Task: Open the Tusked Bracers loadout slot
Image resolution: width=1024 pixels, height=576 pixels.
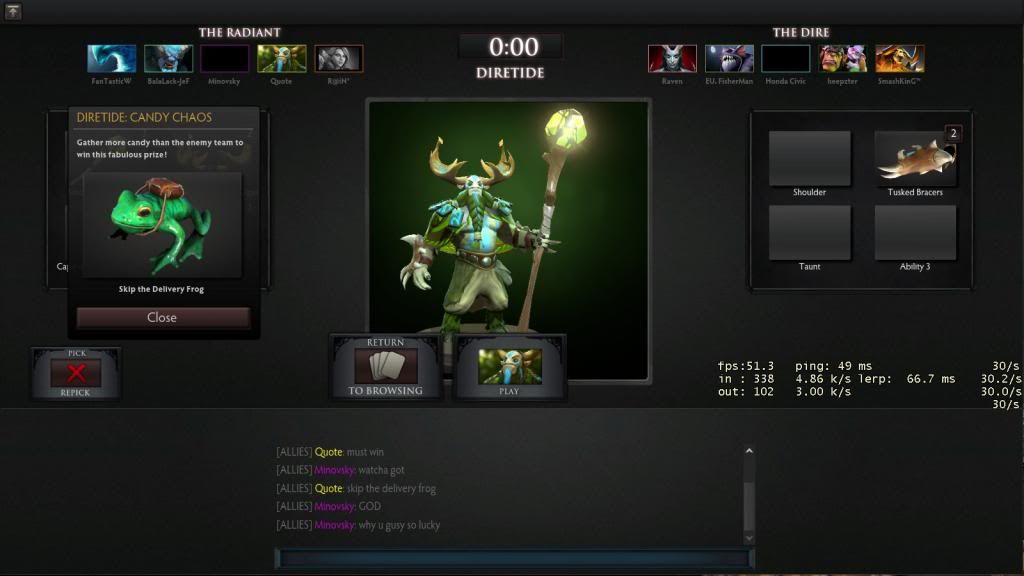Action: (915, 159)
